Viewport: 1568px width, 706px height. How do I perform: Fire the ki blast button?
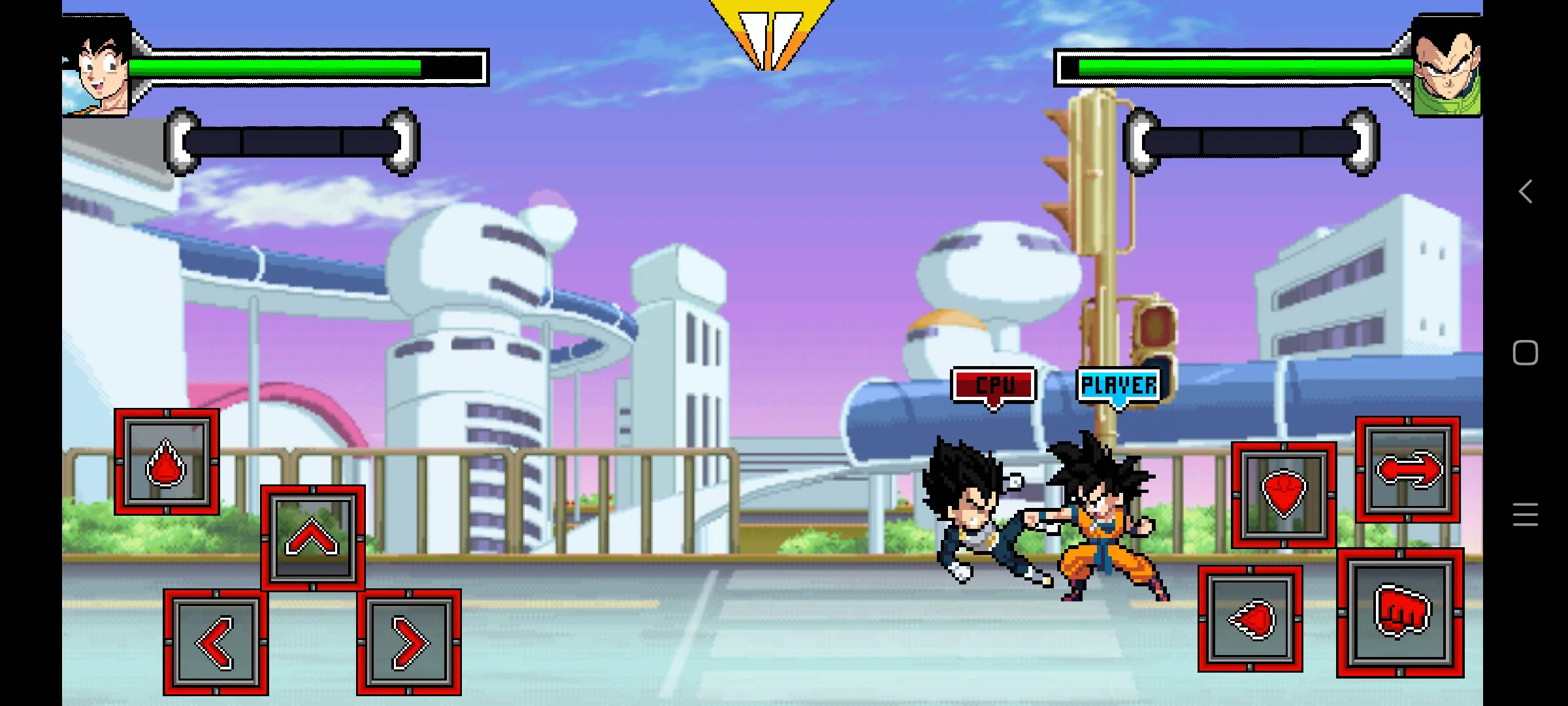[1250, 618]
